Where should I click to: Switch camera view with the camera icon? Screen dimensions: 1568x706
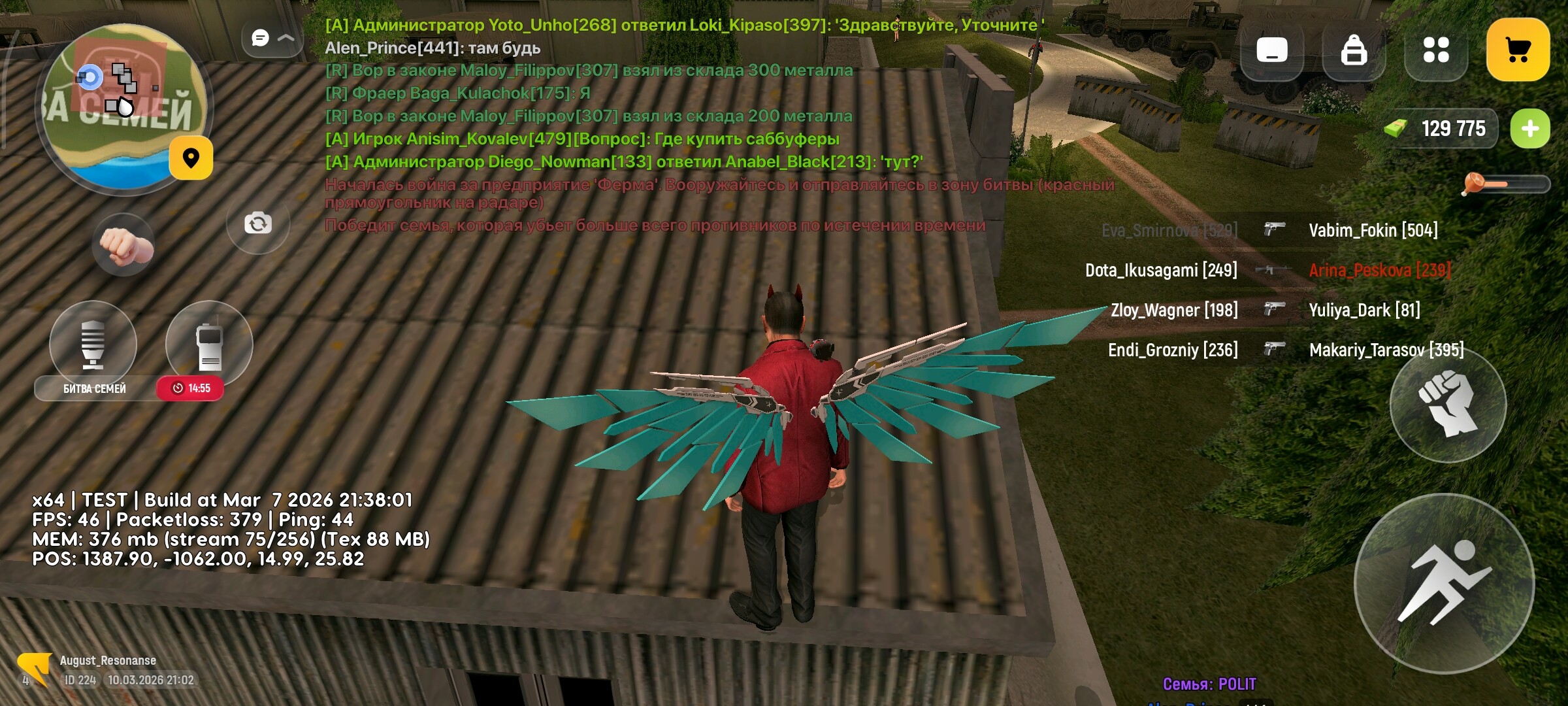[258, 224]
